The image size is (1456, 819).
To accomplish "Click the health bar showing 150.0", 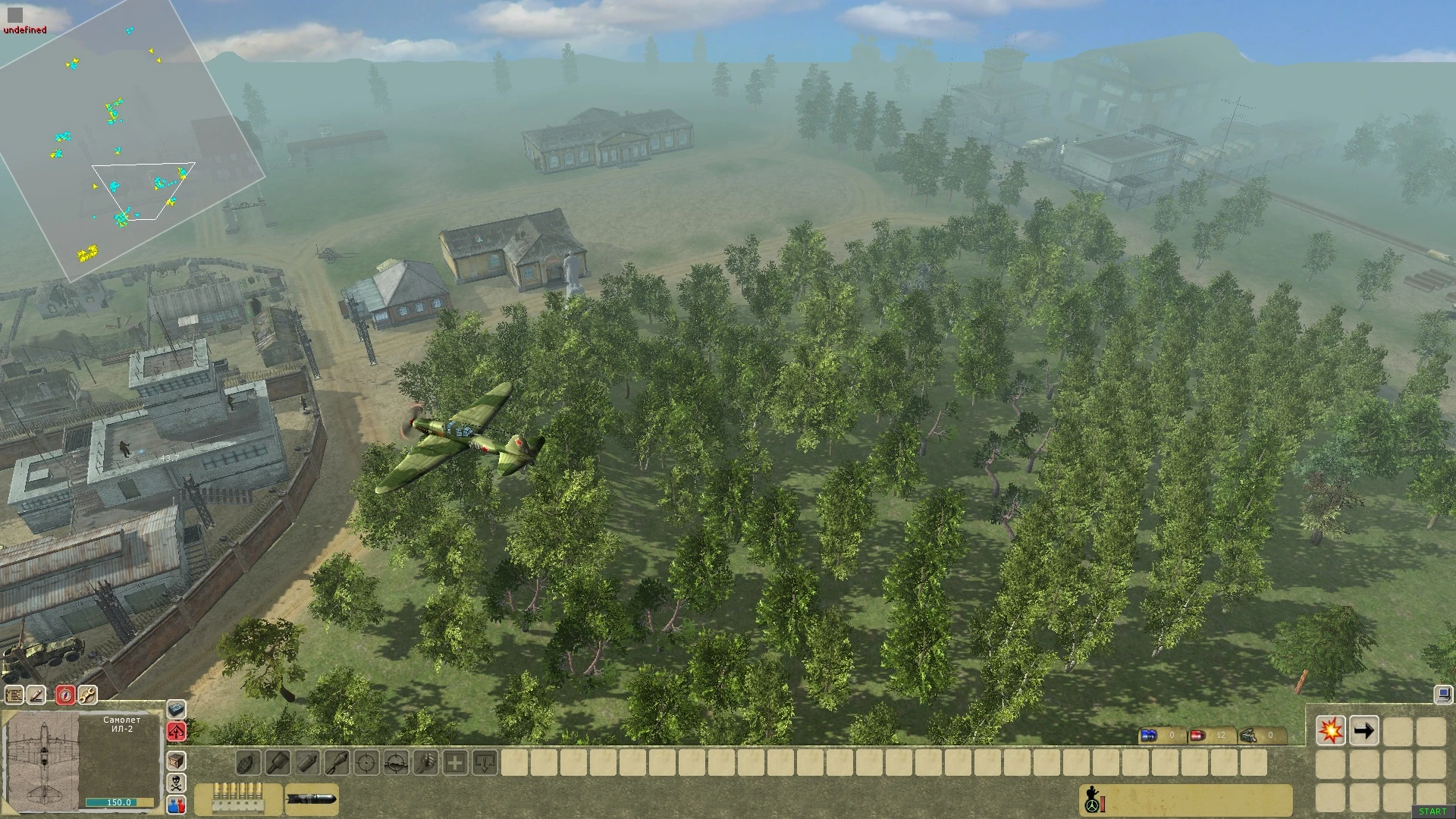I will tap(119, 802).
